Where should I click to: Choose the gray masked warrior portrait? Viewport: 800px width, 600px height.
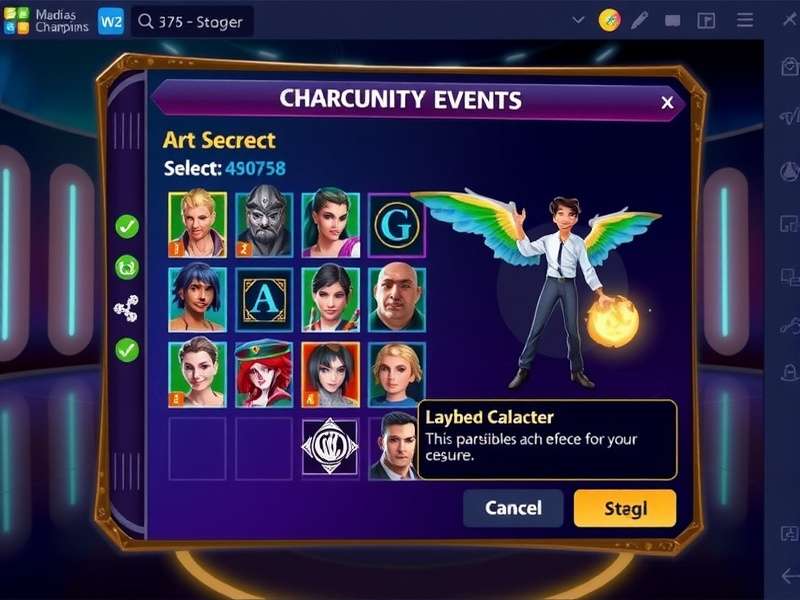coord(264,224)
